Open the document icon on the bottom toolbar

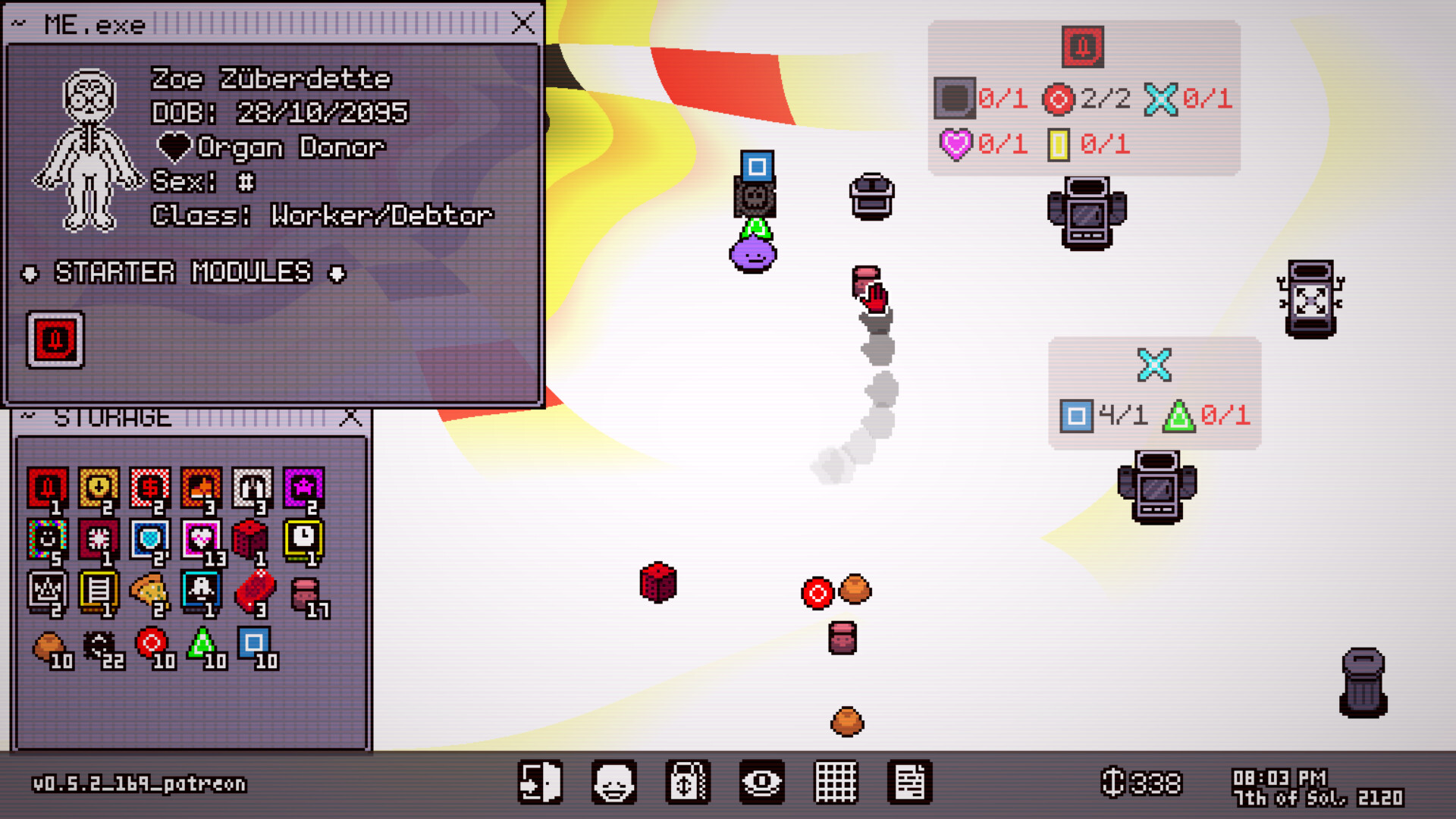(x=908, y=782)
